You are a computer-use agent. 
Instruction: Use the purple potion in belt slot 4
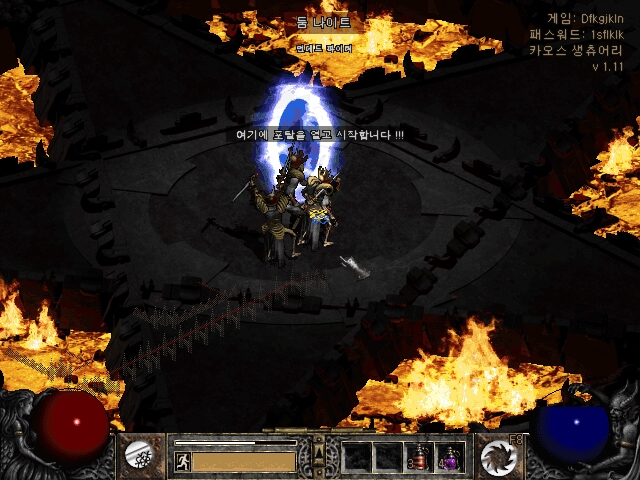point(451,457)
